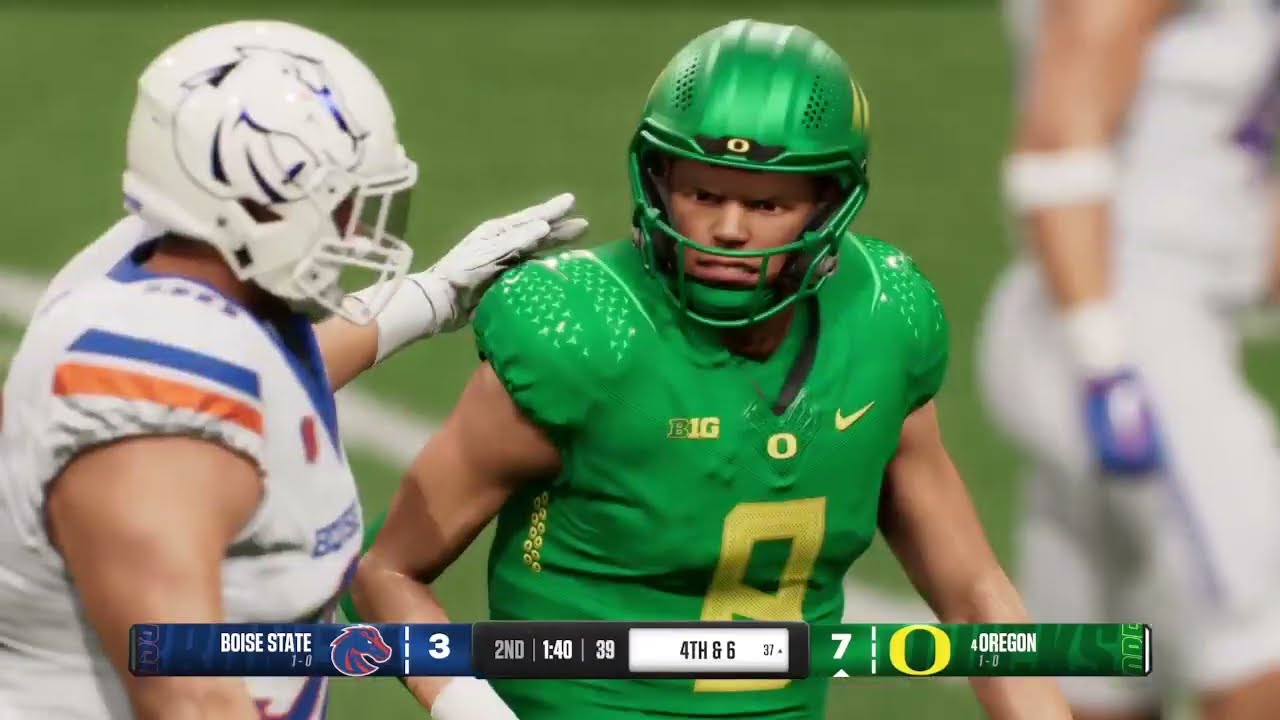Select Oregon ranking number 4
The image size is (1280, 720).
(x=973, y=646)
